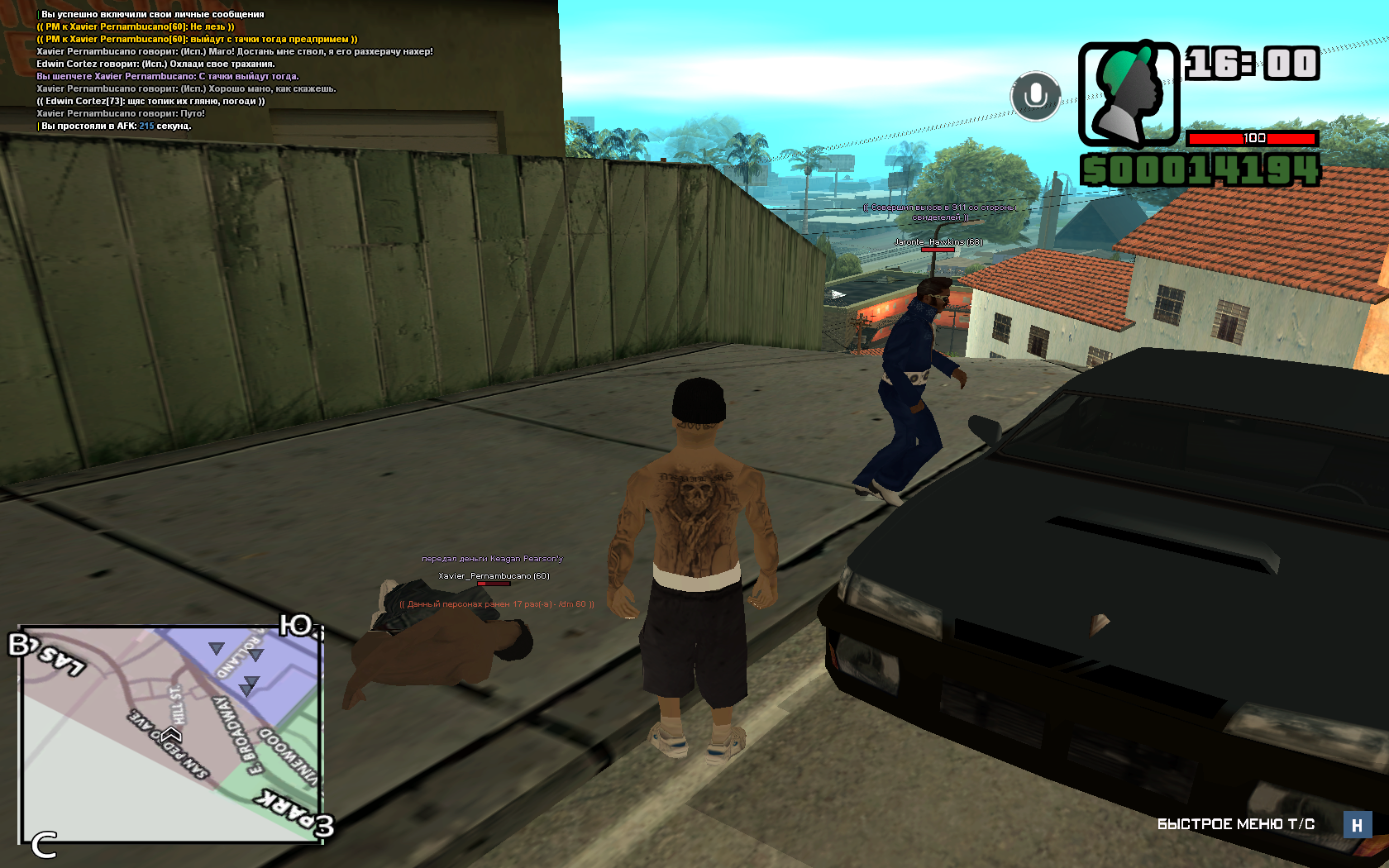This screenshot has height=868, width=1389.
Task: Select the weapon slot portrait icon
Action: coord(1129,94)
